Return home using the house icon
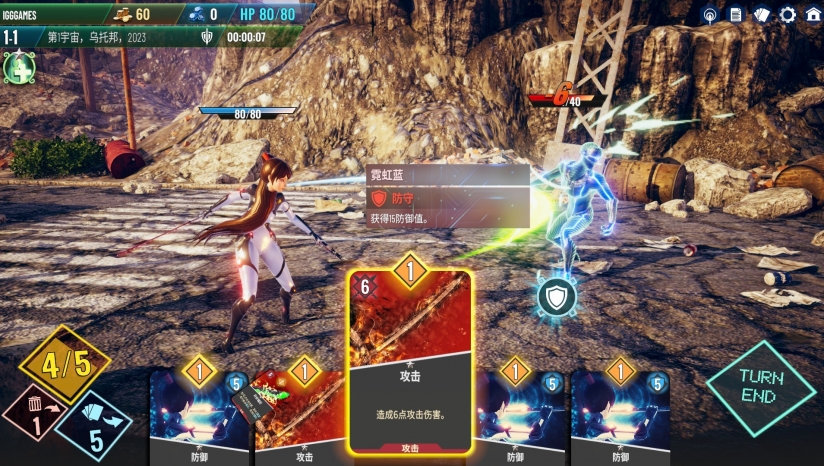 pos(813,14)
